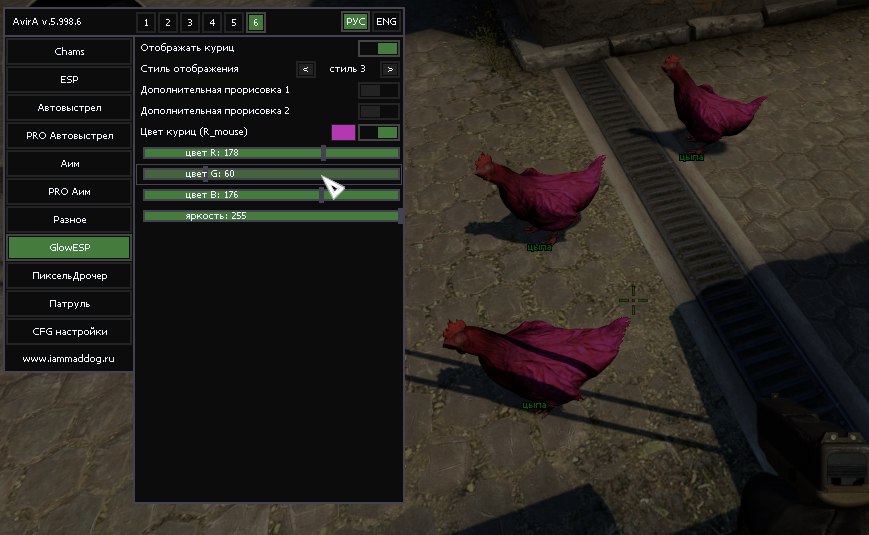Screen dimensions: 869x535
Task: Switch to config slot 3
Action: pos(189,22)
